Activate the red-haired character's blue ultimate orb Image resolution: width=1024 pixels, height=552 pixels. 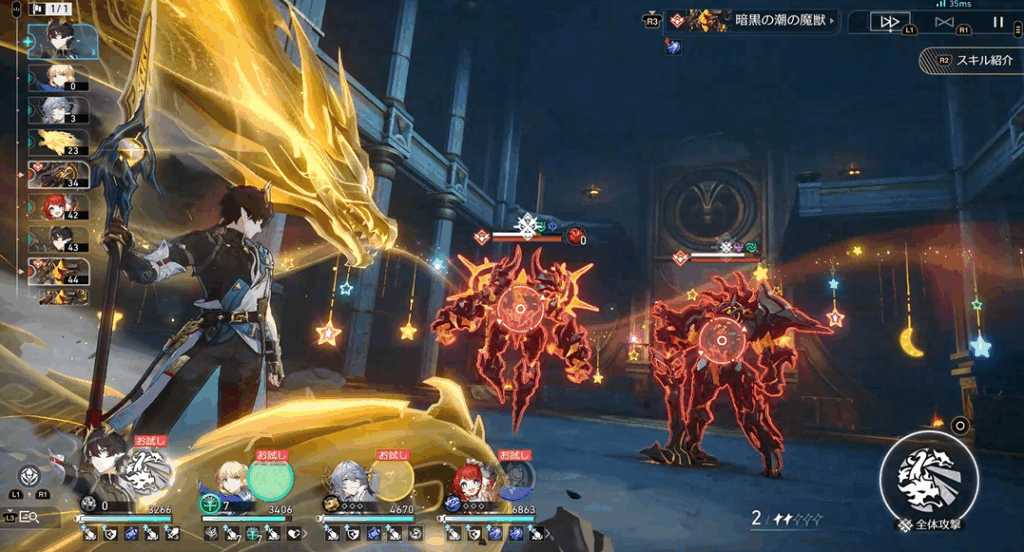(x=516, y=478)
